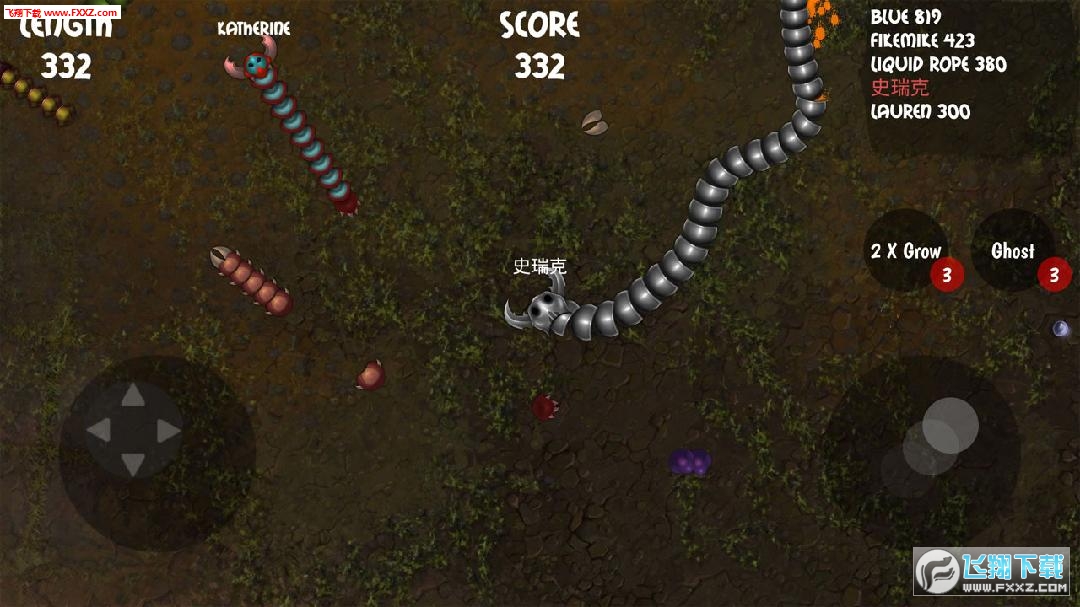Tap the D-pad up arrow
Image resolution: width=1080 pixels, height=607 pixels.
[x=133, y=397]
